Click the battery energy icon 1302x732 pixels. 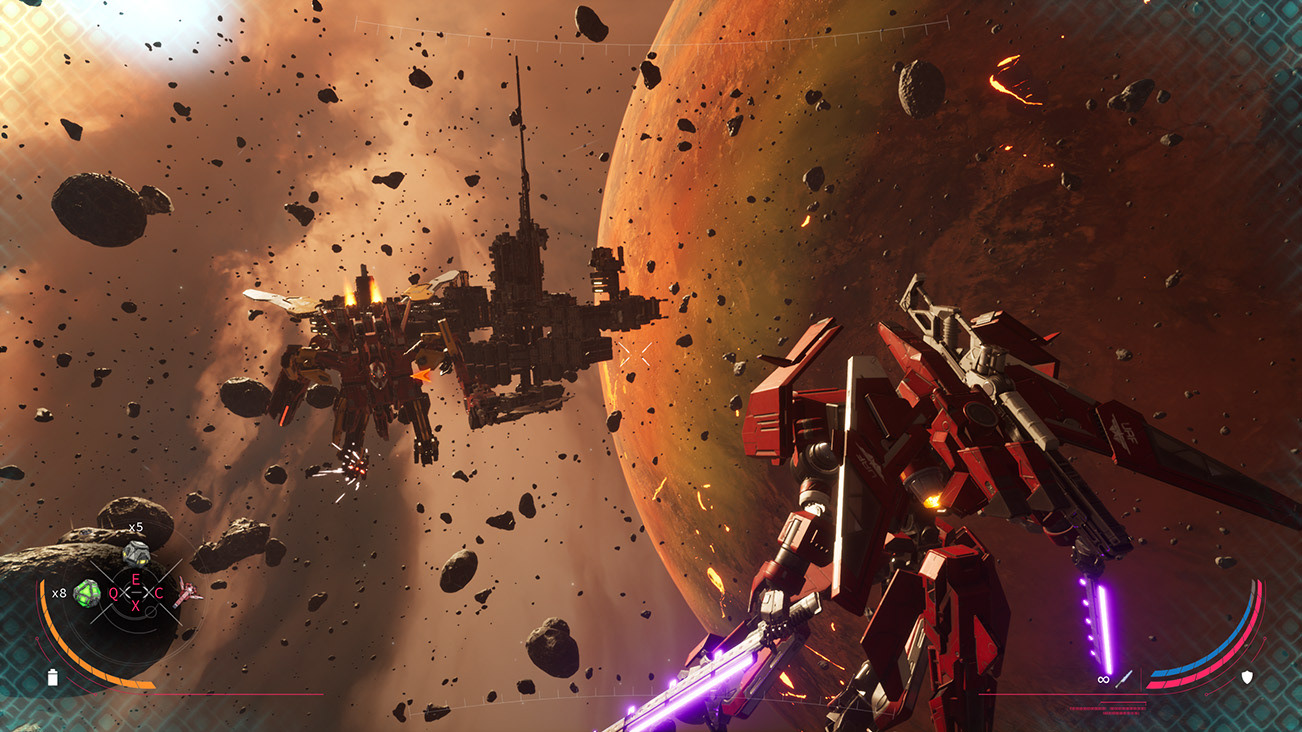pyautogui.click(x=53, y=677)
